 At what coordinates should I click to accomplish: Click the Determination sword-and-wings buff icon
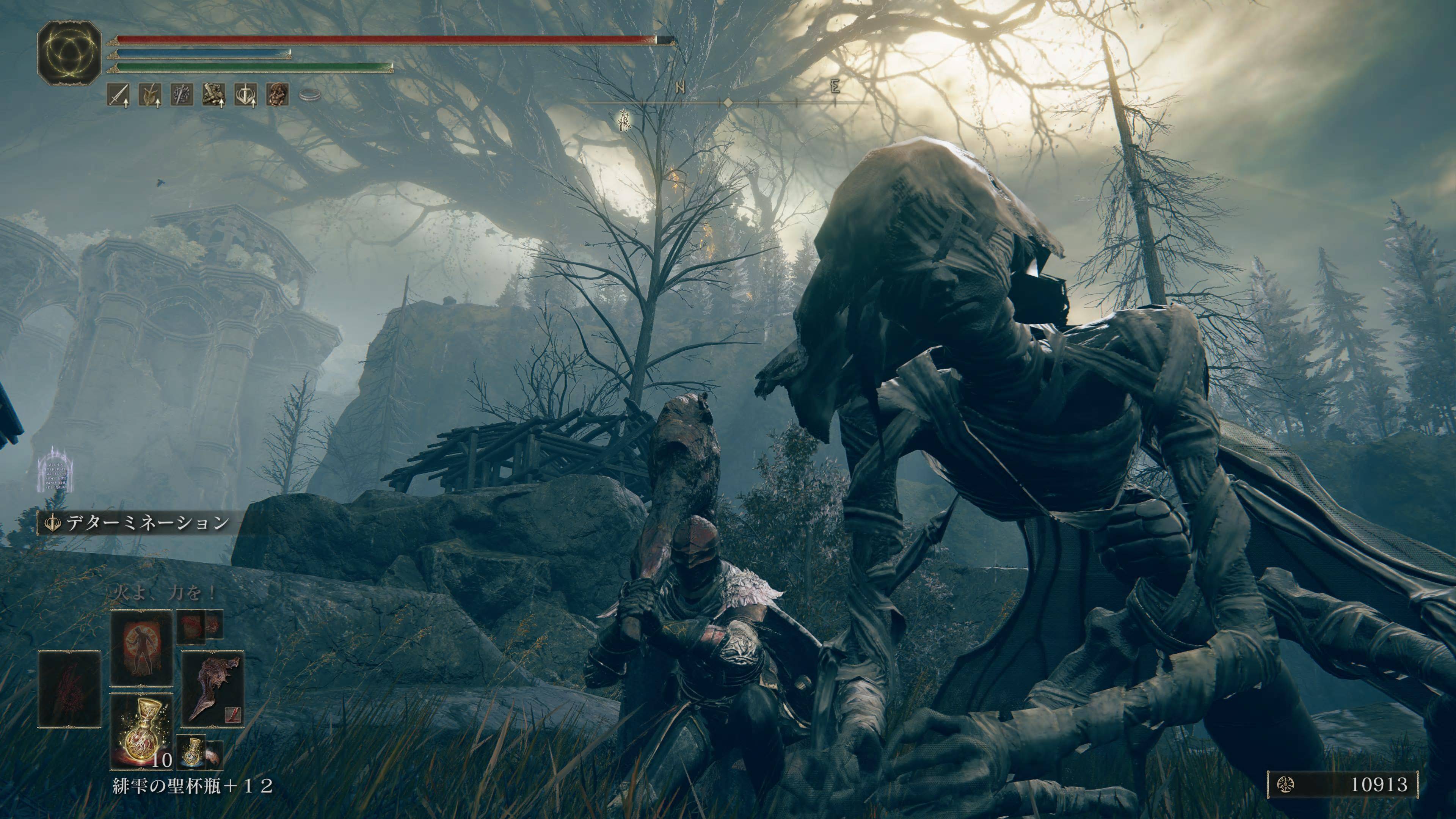point(246,95)
